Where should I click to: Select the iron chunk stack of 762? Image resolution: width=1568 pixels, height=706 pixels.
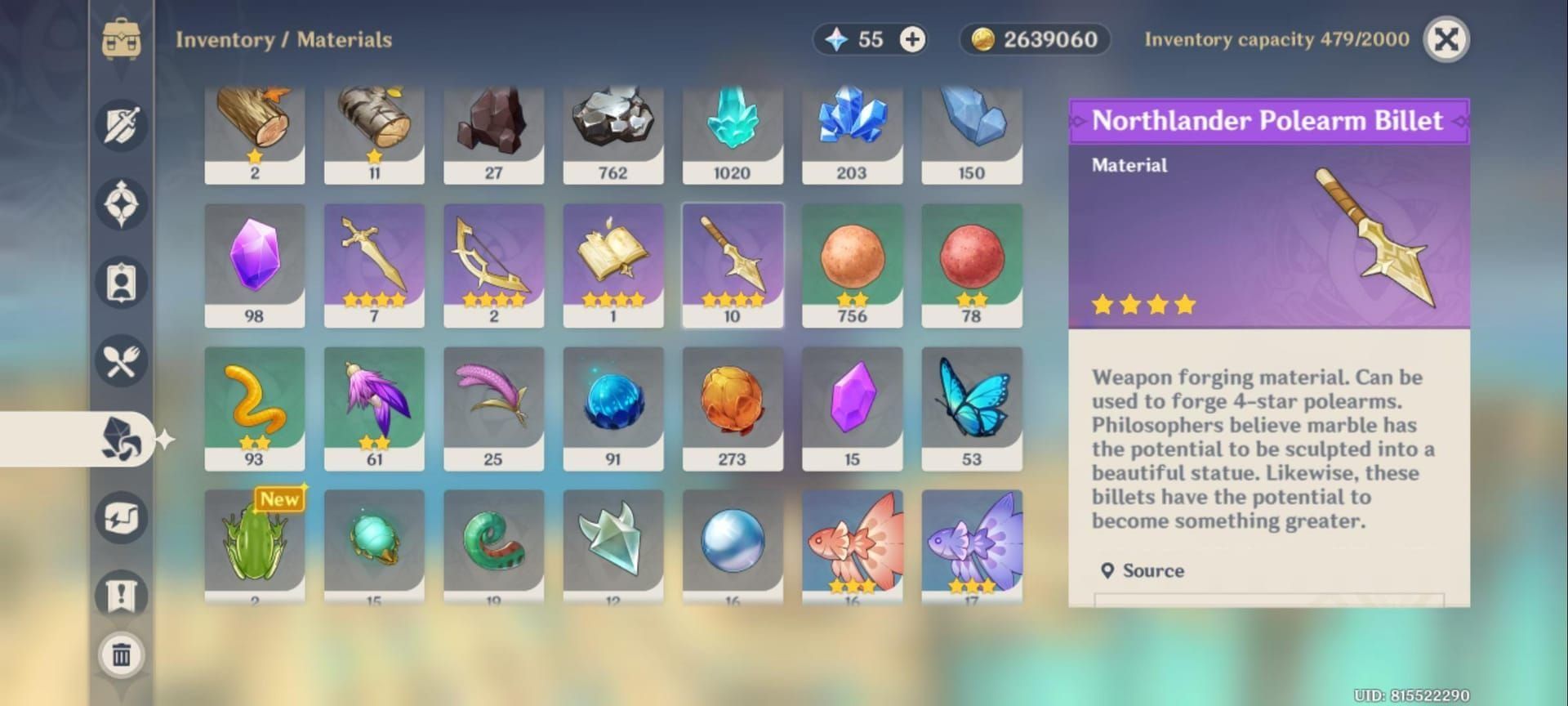pos(612,135)
